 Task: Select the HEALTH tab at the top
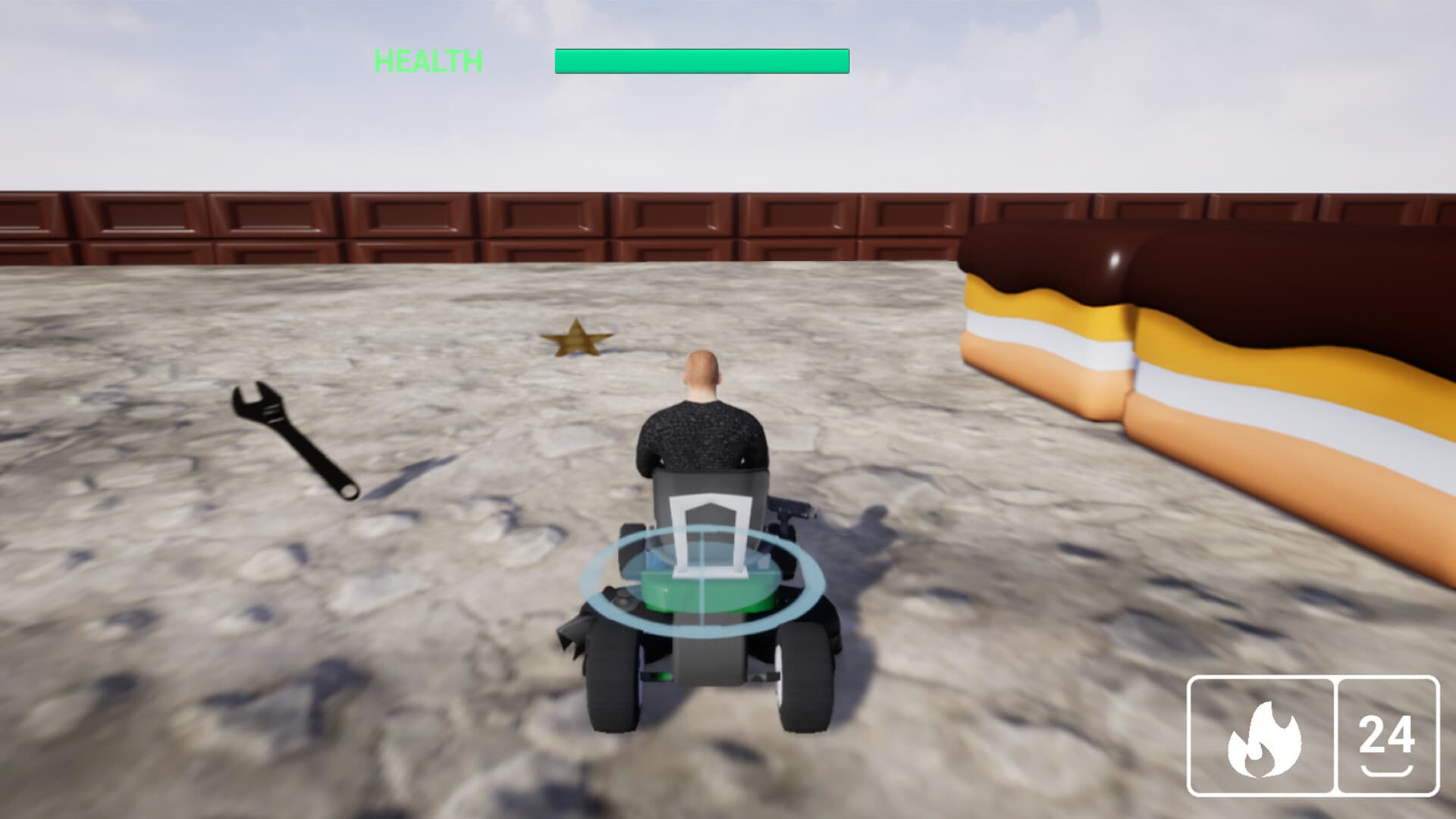[x=428, y=58]
